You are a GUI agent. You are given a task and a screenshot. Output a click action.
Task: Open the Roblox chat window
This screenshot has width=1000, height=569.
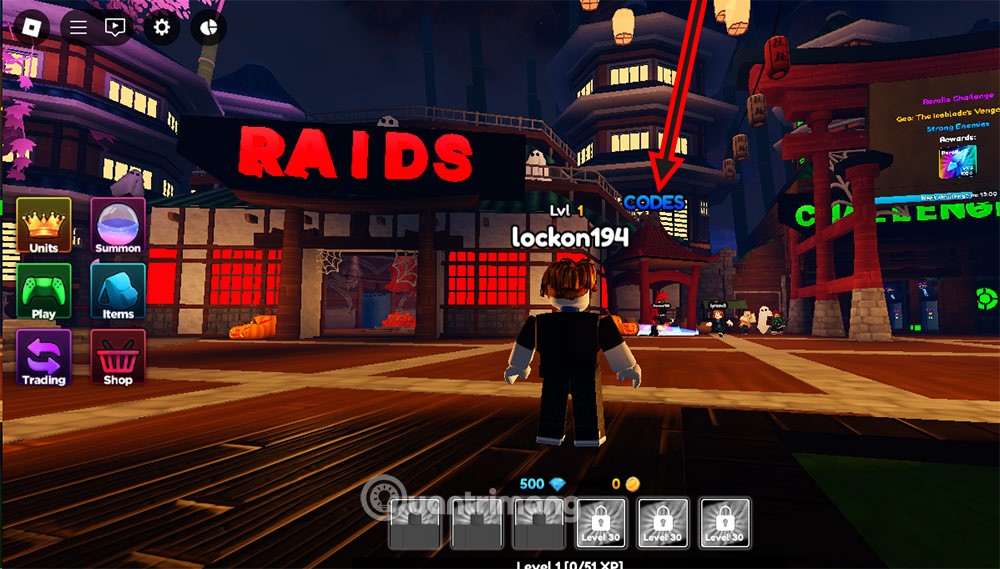click(x=115, y=27)
